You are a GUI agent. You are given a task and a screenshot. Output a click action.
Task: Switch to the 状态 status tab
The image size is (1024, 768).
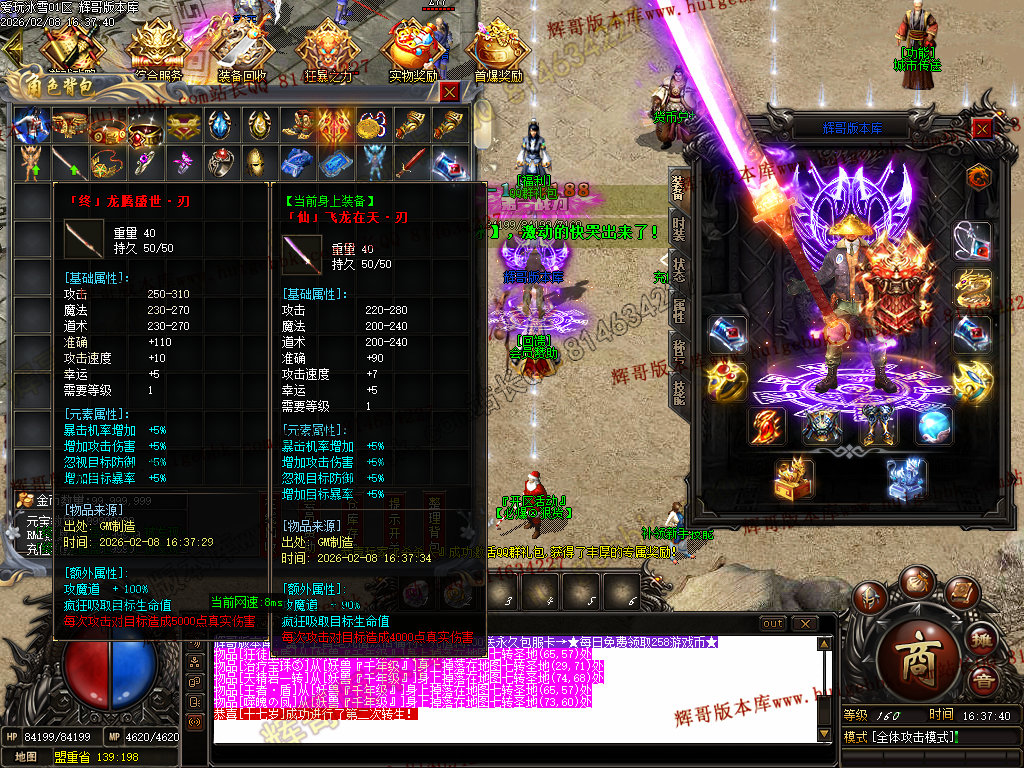[679, 270]
